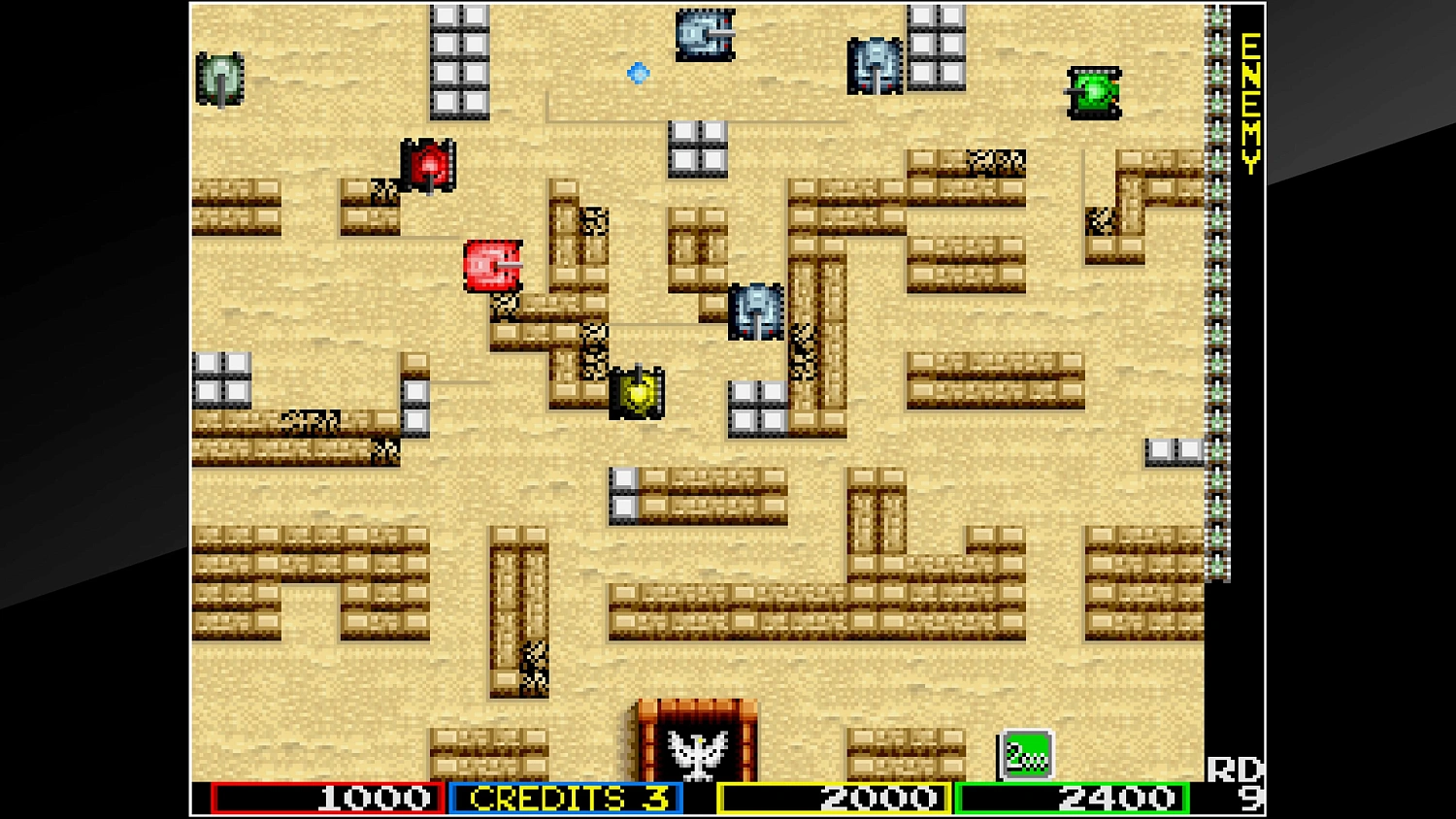Target the blue enemy tank at the top
Image resolution: width=1456 pixels, height=819 pixels.
click(706, 32)
